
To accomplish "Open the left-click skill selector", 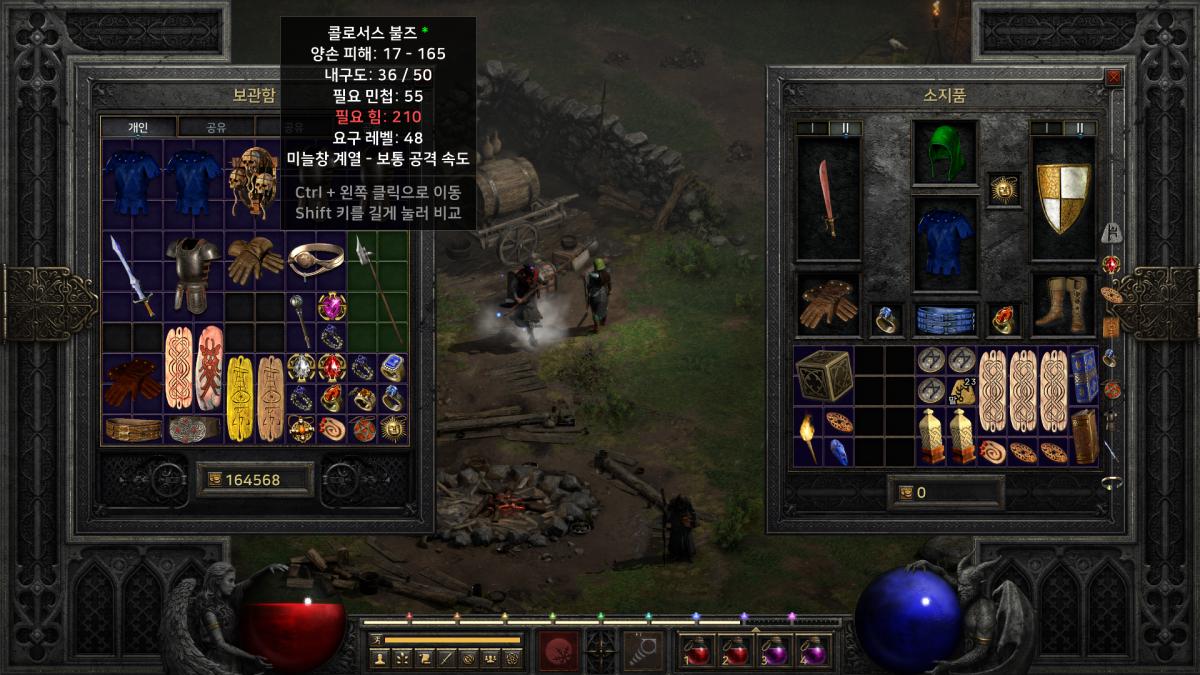I will point(559,651).
